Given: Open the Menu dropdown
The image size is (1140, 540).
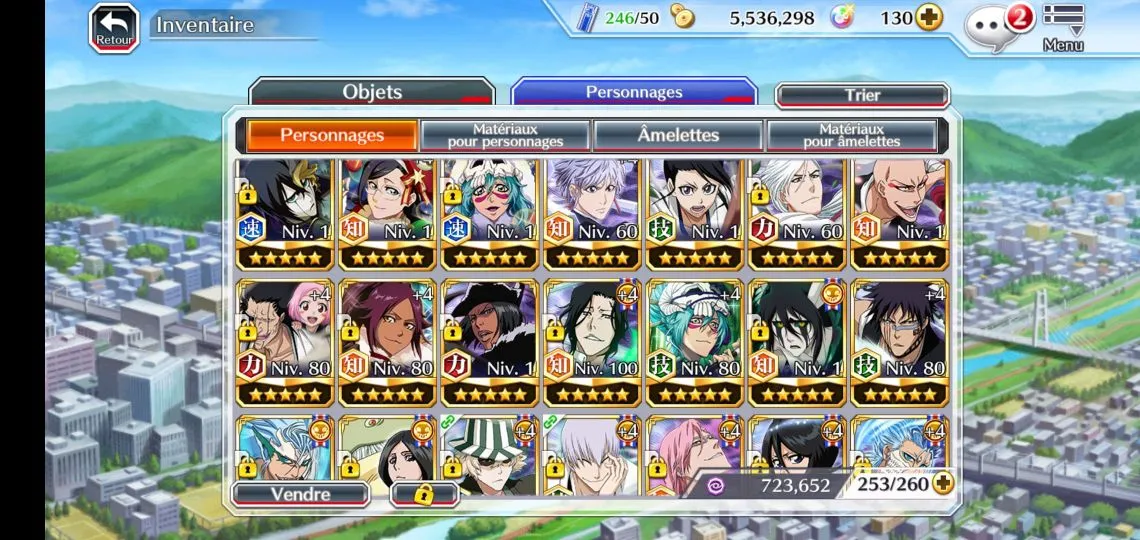Looking at the screenshot, I should pos(1063,26).
